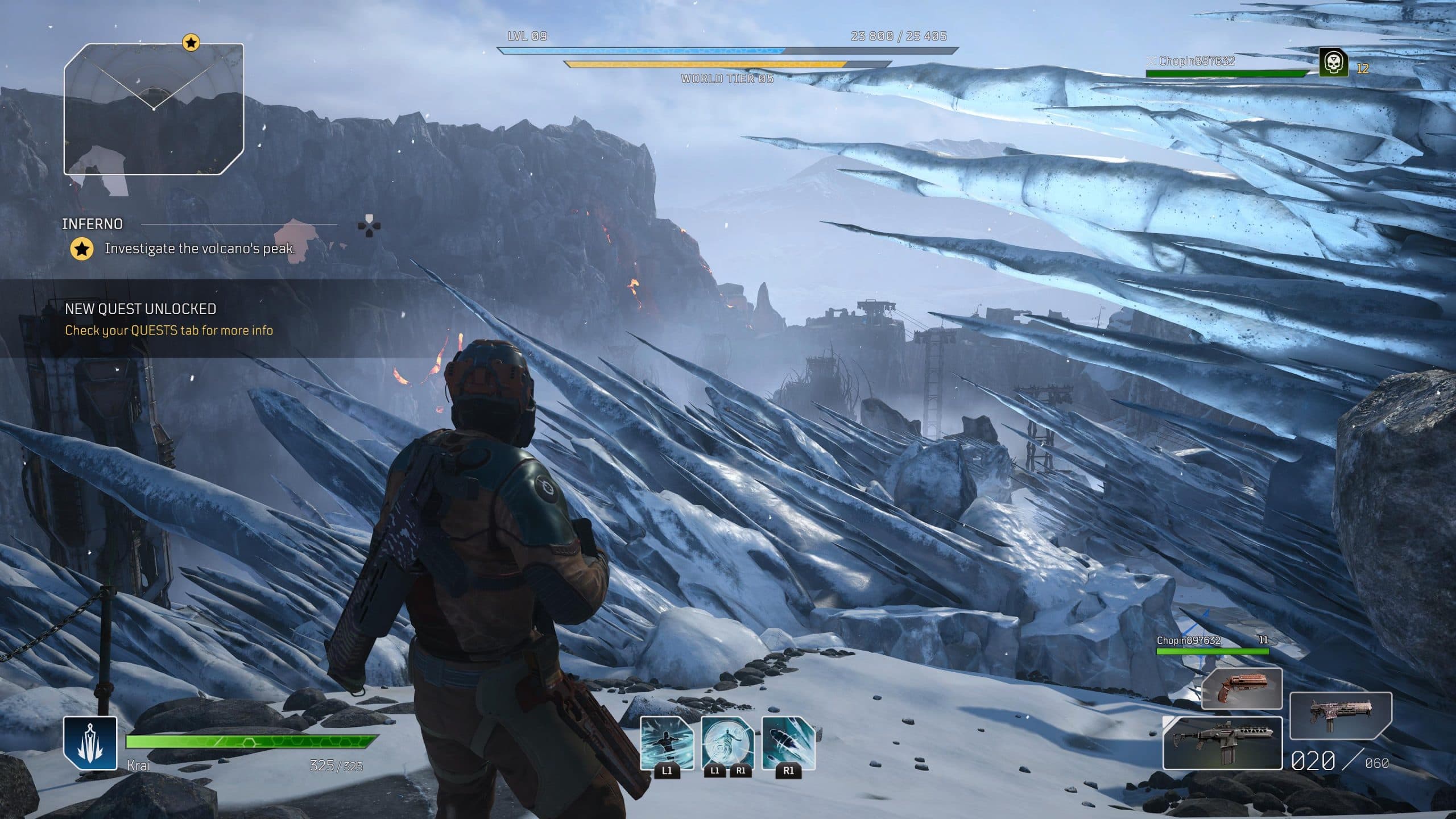Activate the middle skill with the glowing sphere

(727, 743)
